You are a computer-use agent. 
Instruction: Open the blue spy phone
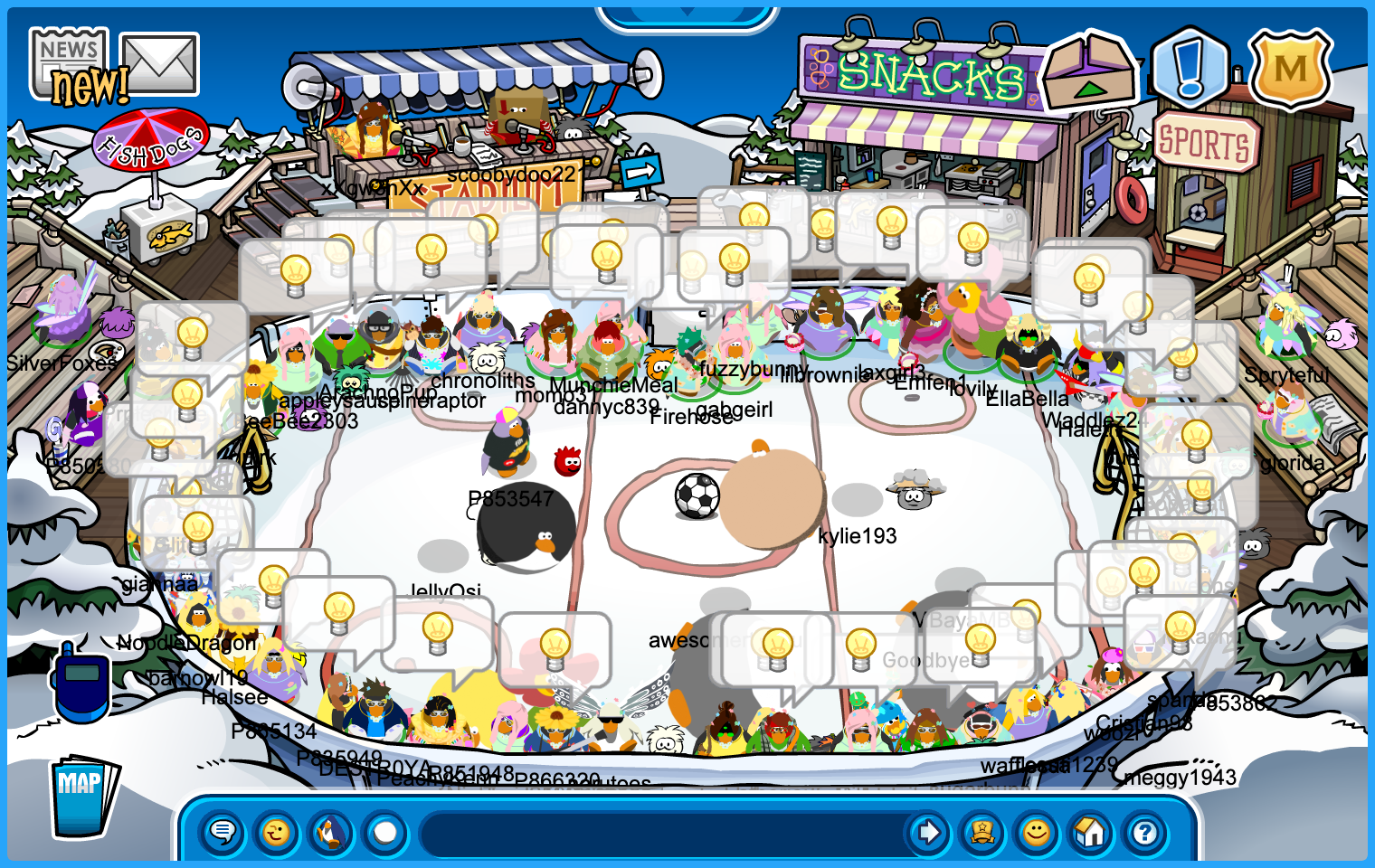81,683
